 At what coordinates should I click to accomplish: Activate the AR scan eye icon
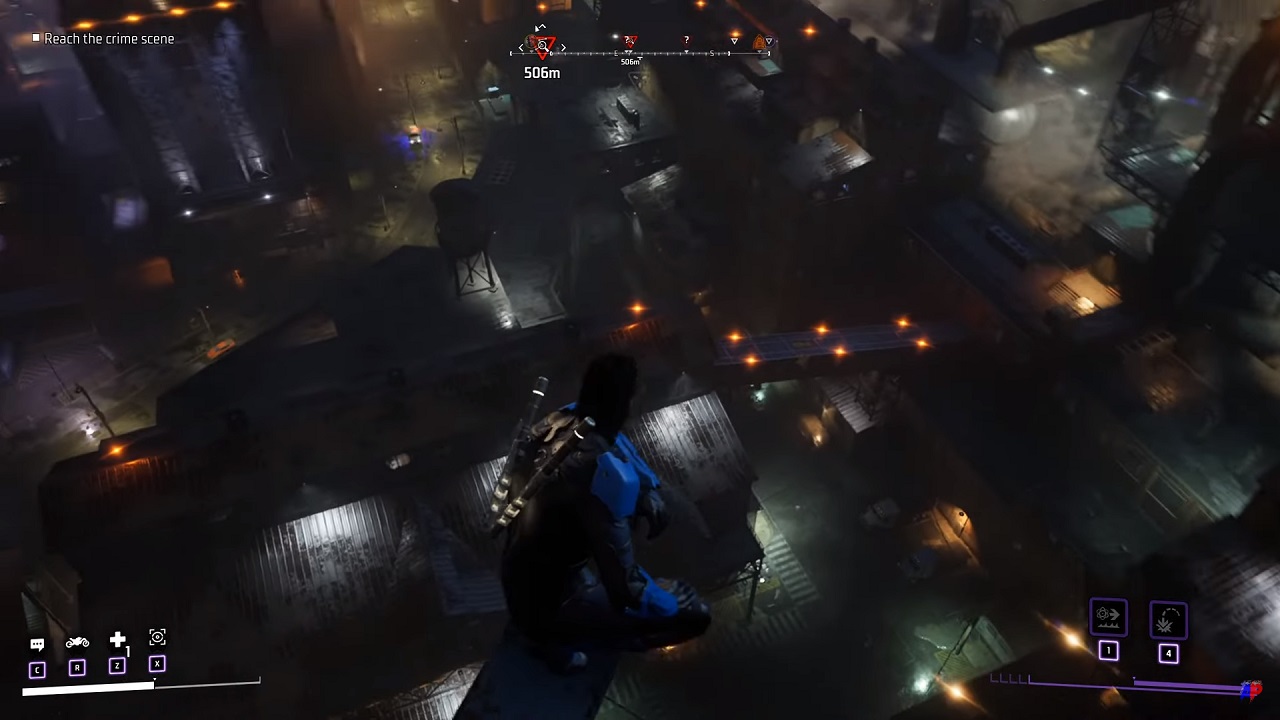[157, 637]
